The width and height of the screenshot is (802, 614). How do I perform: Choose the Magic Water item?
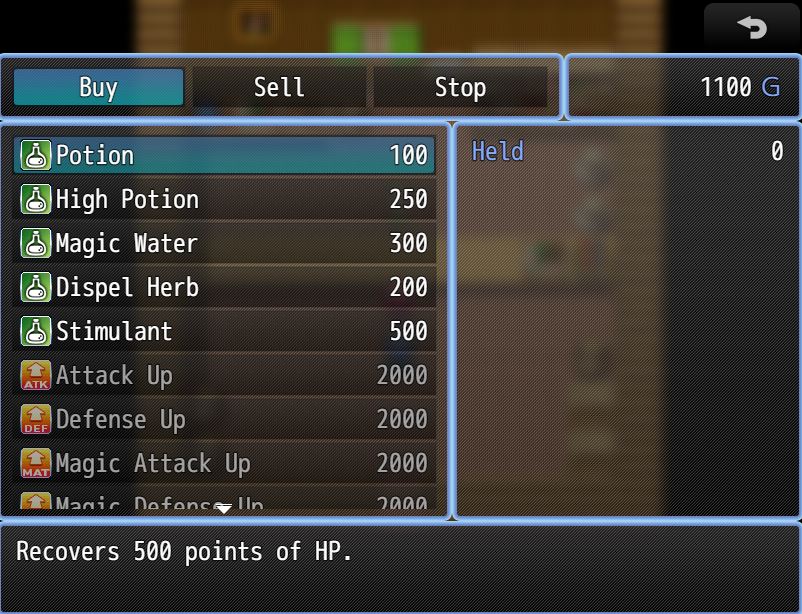225,244
